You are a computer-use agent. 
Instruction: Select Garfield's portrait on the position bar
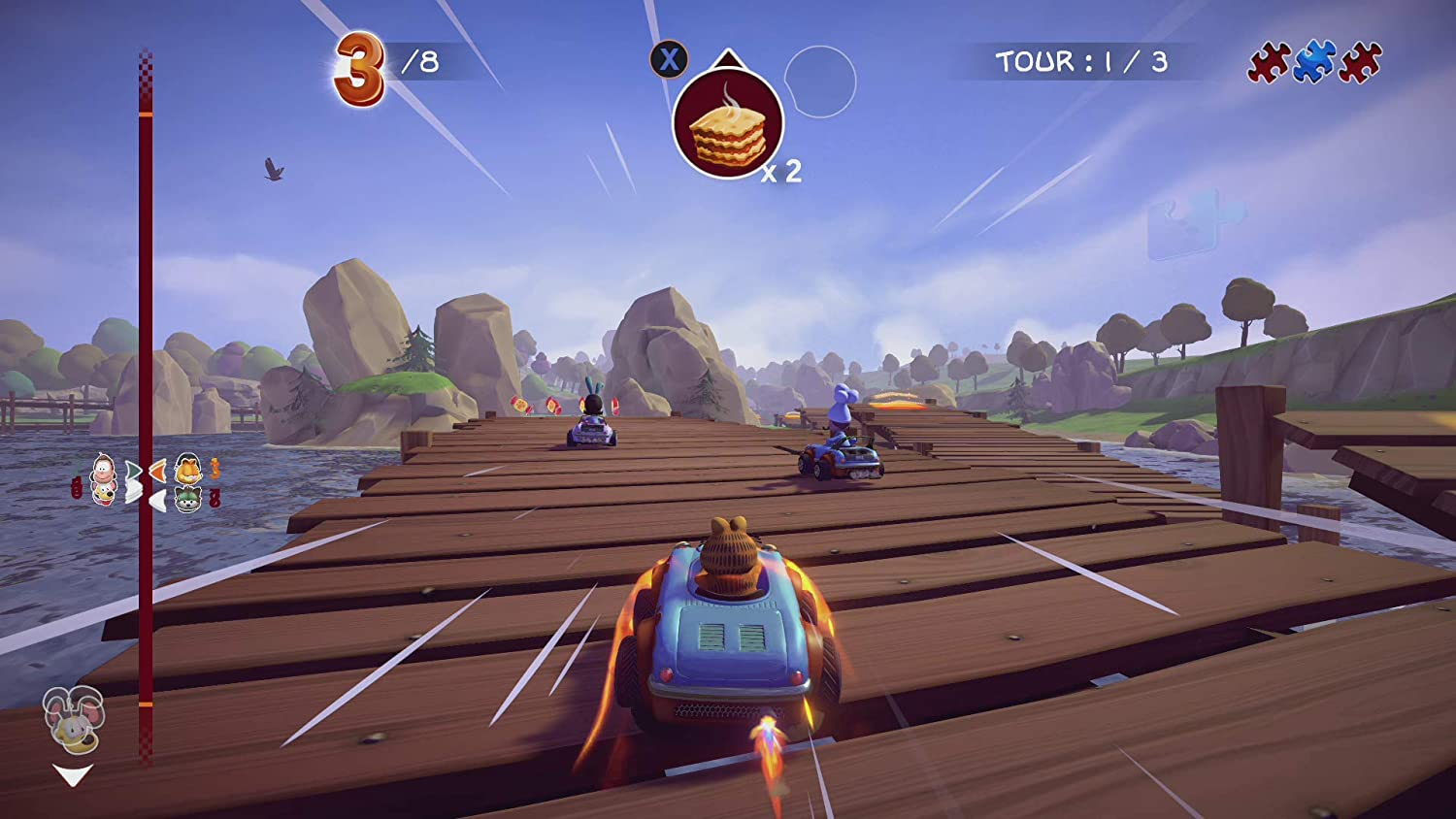pos(186,471)
